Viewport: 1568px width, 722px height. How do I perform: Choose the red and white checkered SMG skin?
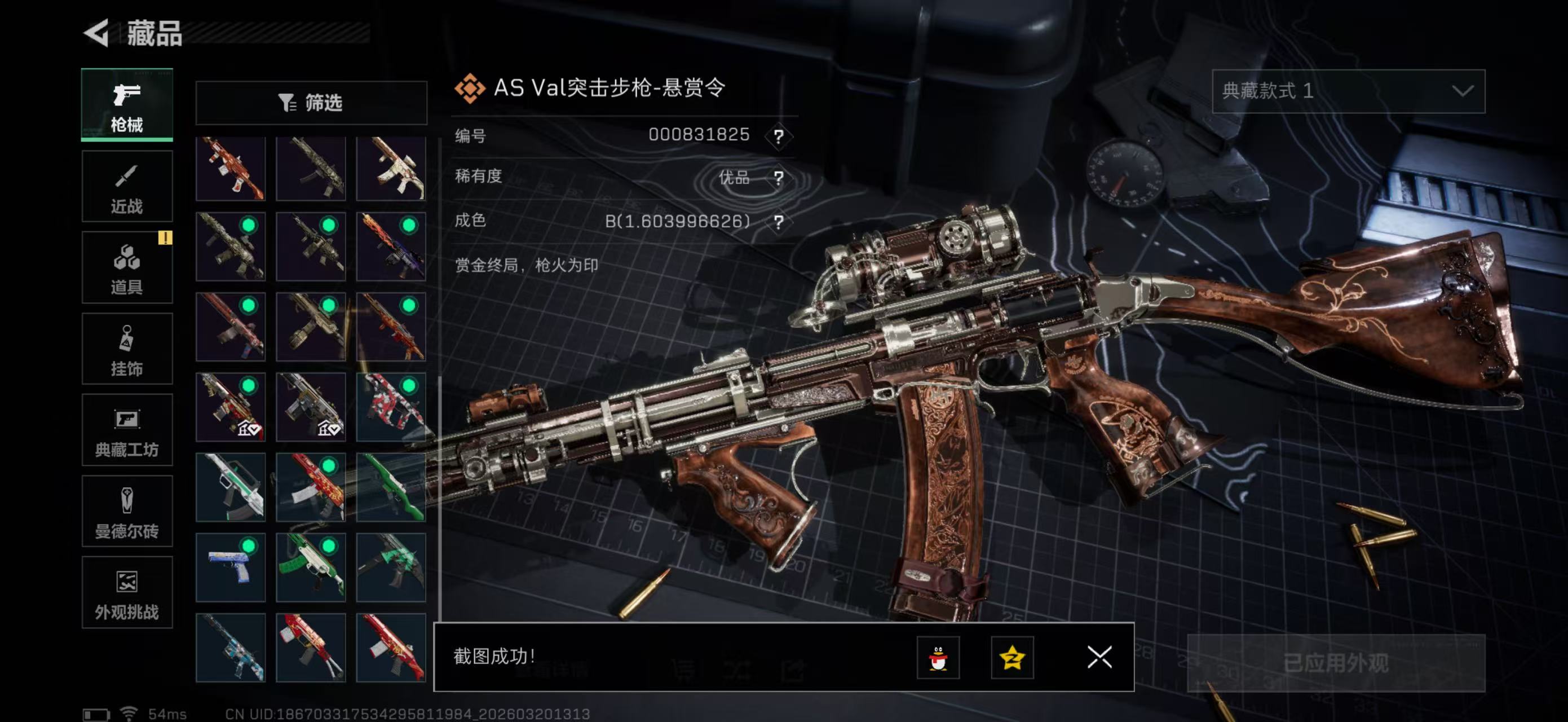tap(391, 407)
